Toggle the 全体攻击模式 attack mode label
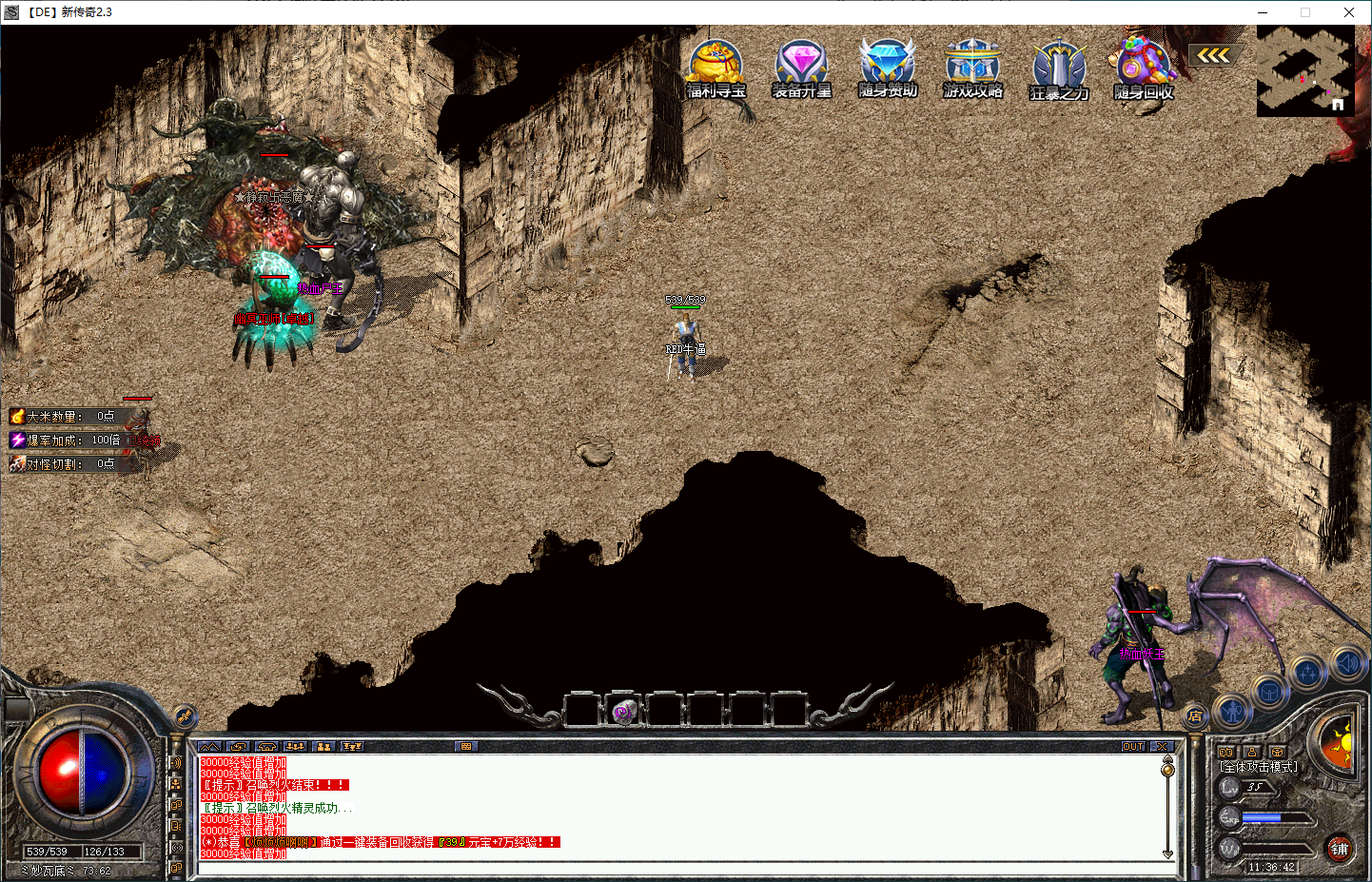This screenshot has width=1372, height=882. pos(1259,767)
